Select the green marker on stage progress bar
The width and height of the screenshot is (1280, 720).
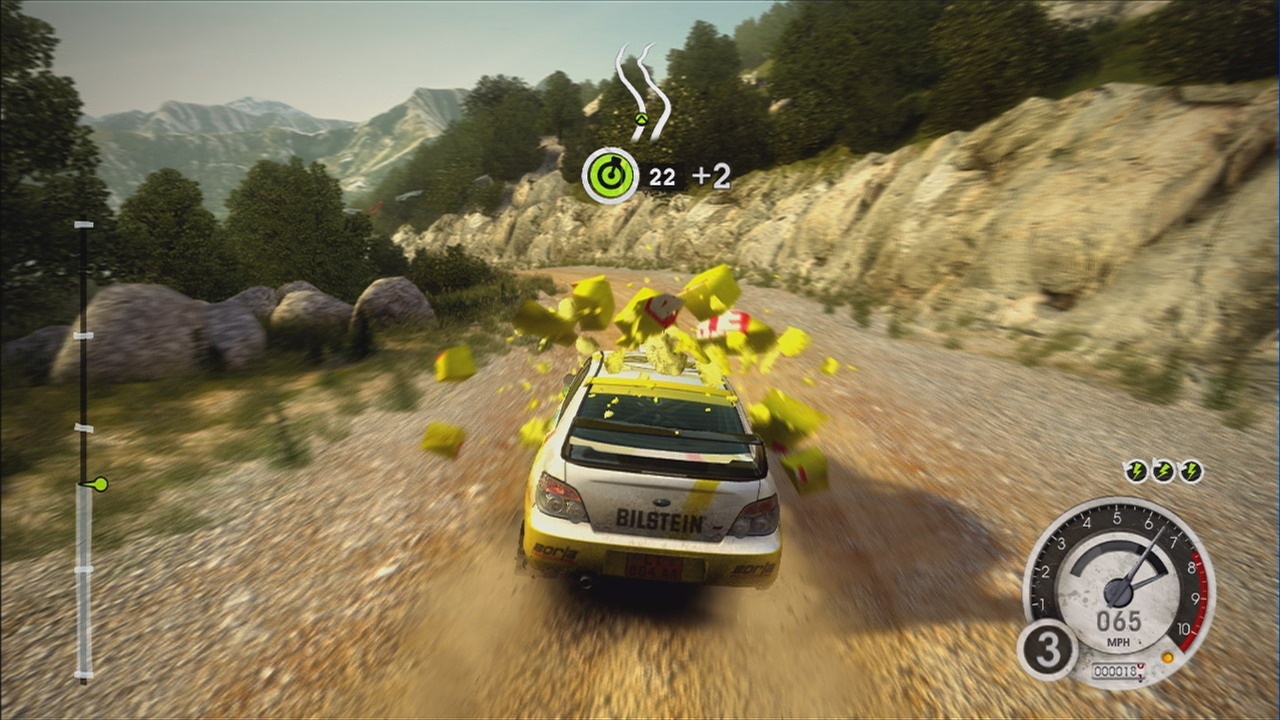97,485
